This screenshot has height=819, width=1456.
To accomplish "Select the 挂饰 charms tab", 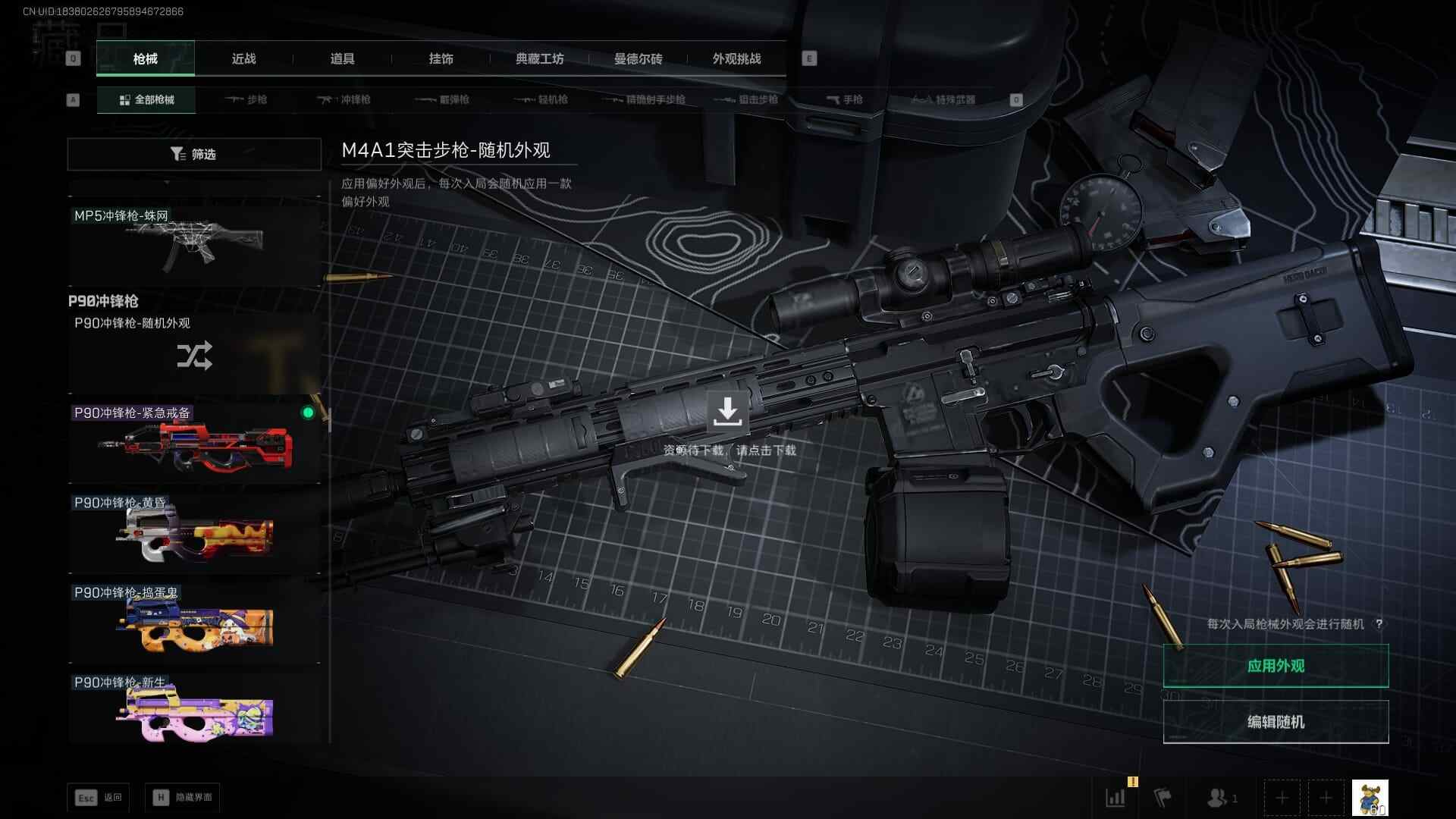I will pyautogui.click(x=441, y=59).
